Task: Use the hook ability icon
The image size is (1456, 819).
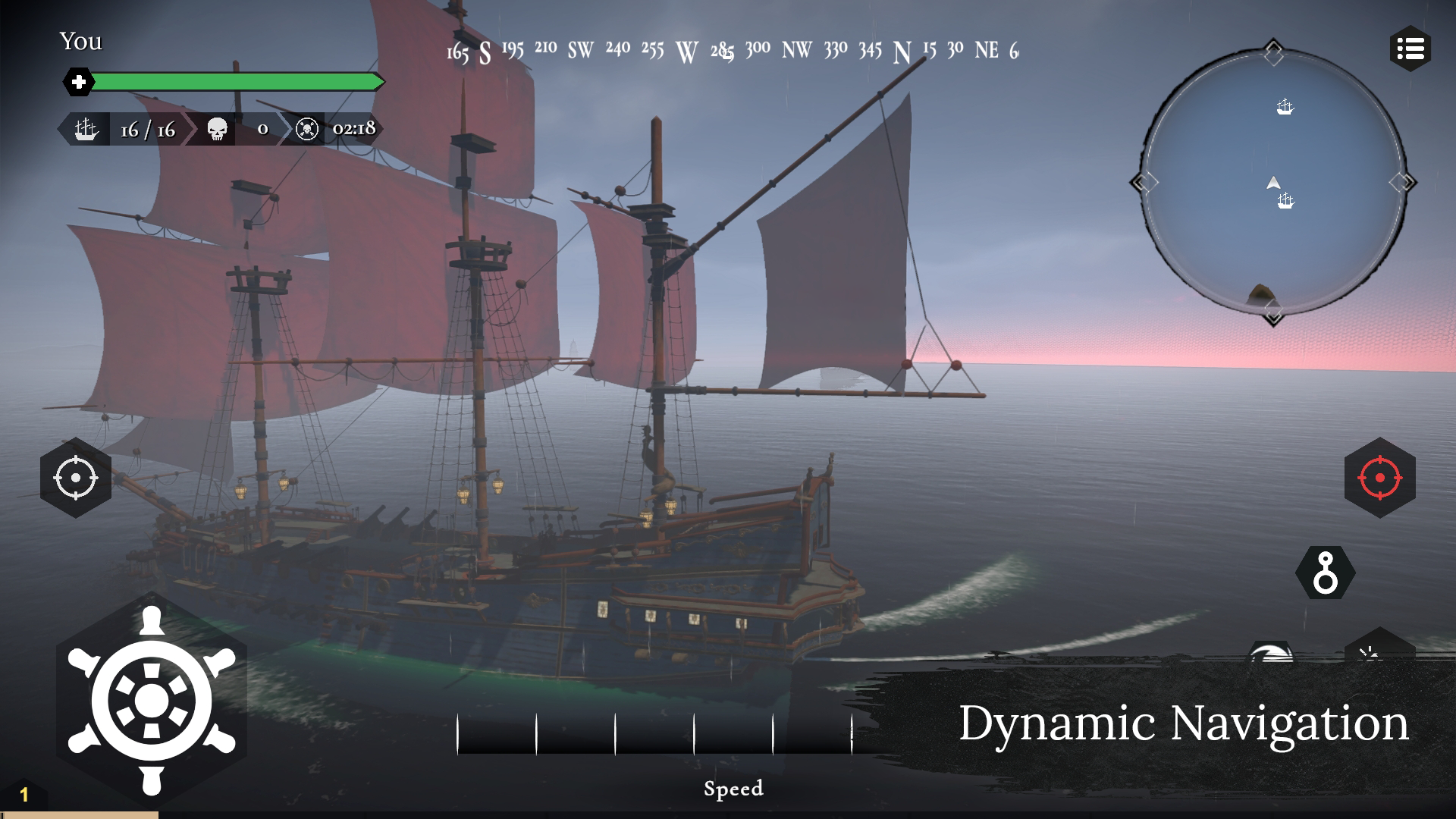Action: (x=1325, y=573)
